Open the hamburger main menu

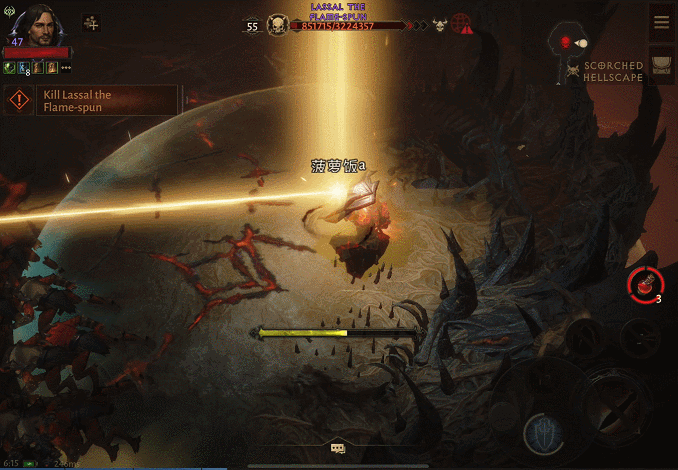(x=660, y=23)
